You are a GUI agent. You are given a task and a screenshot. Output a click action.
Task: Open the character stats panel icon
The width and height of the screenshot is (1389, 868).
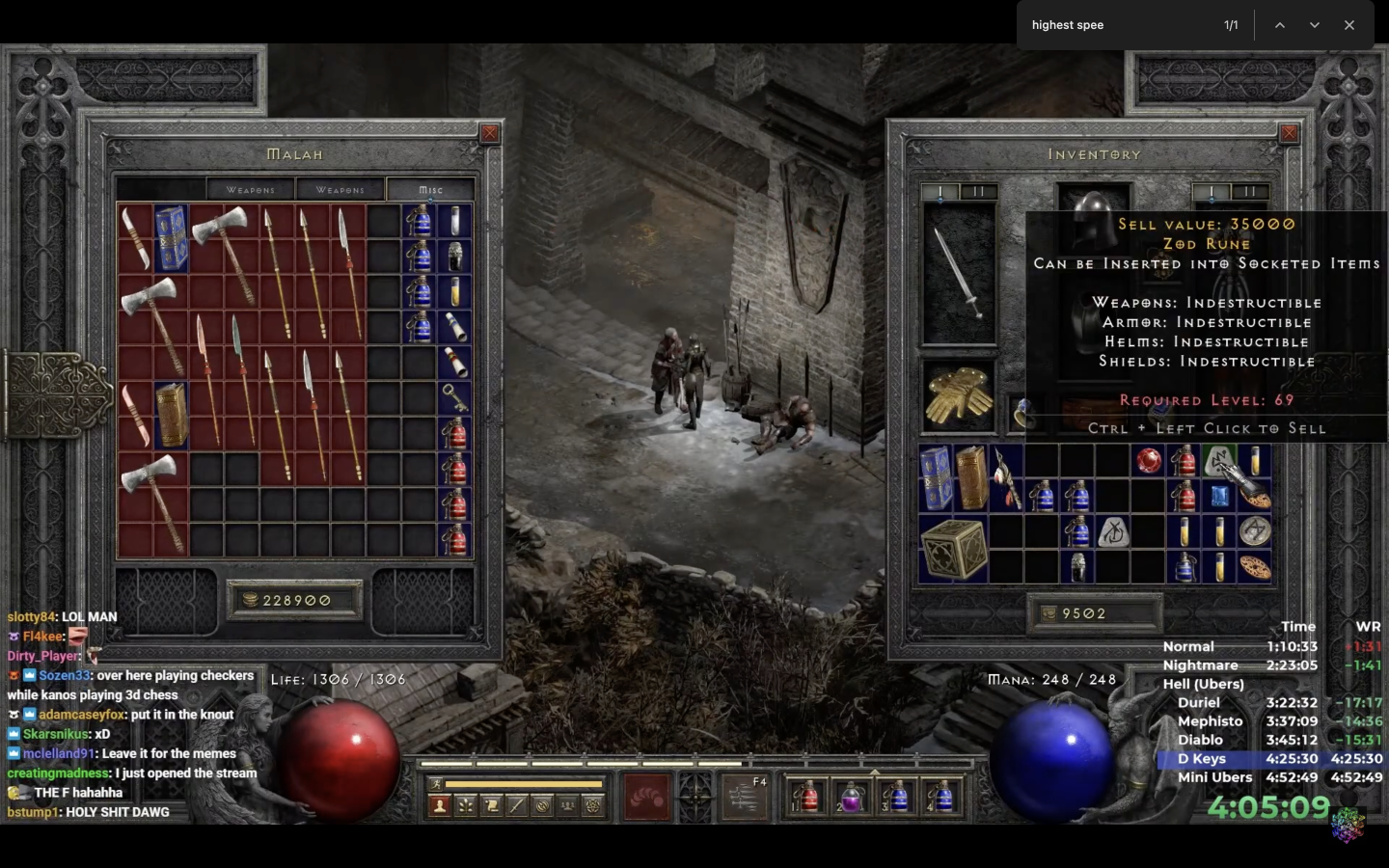tap(439, 805)
